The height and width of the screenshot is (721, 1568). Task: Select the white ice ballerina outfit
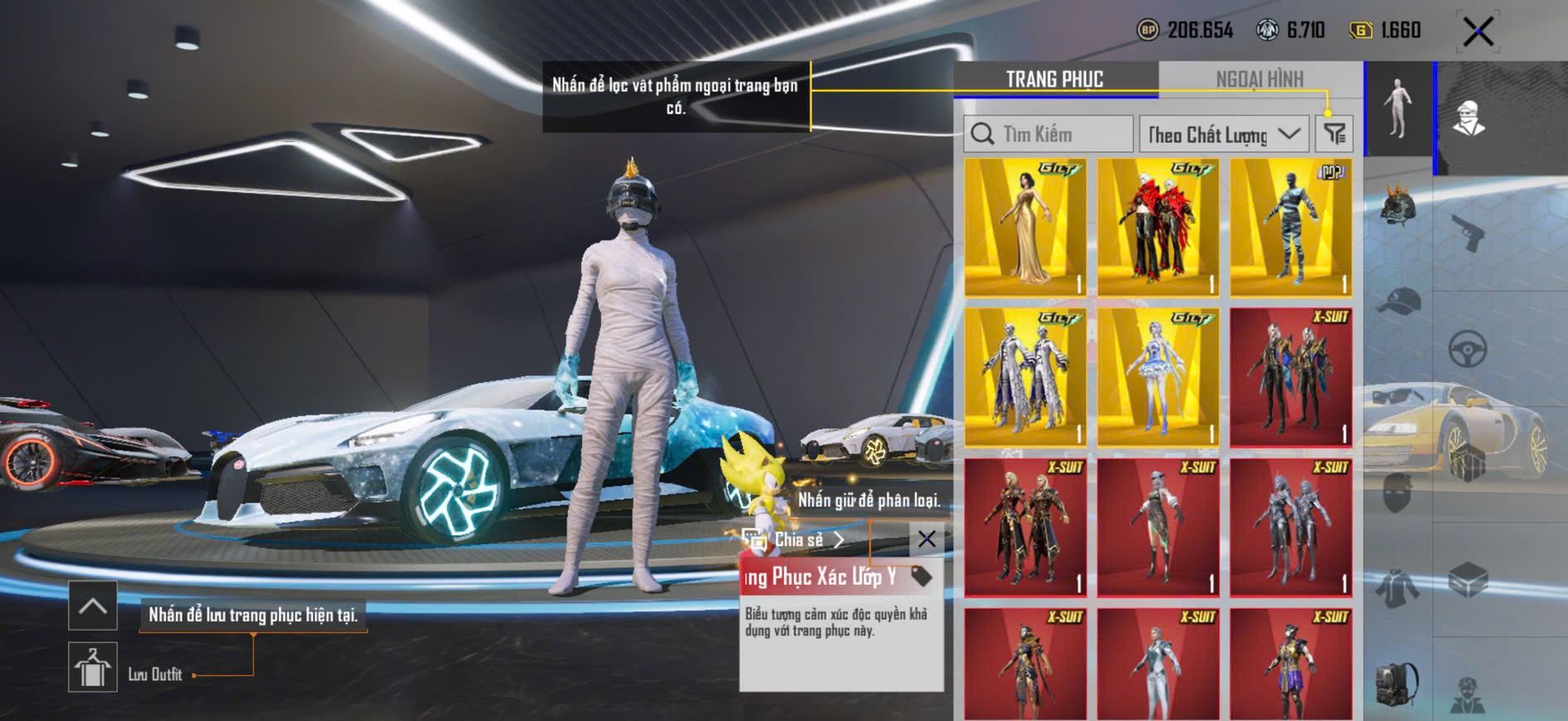(x=1159, y=378)
